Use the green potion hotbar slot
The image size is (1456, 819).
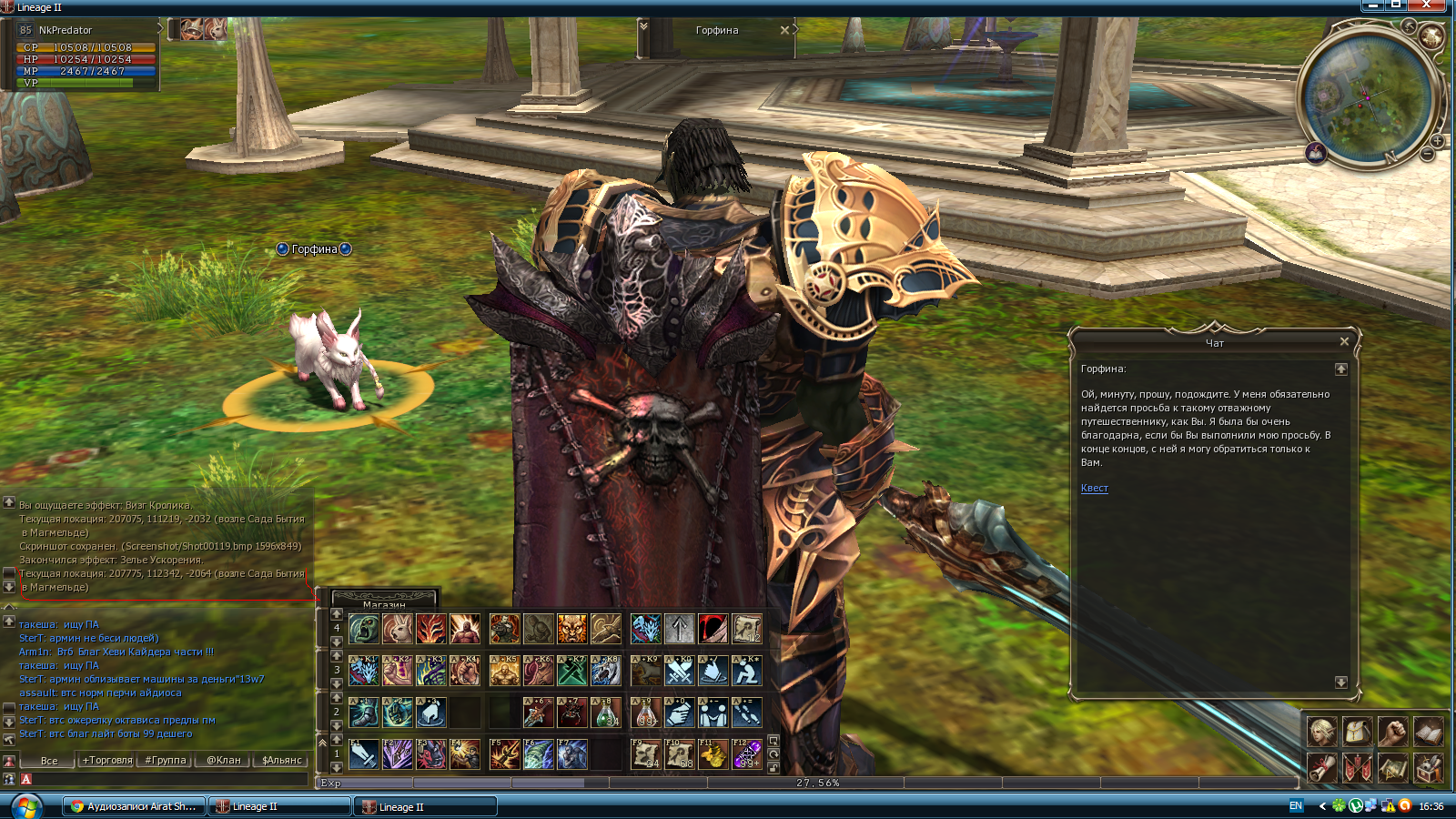(x=606, y=713)
